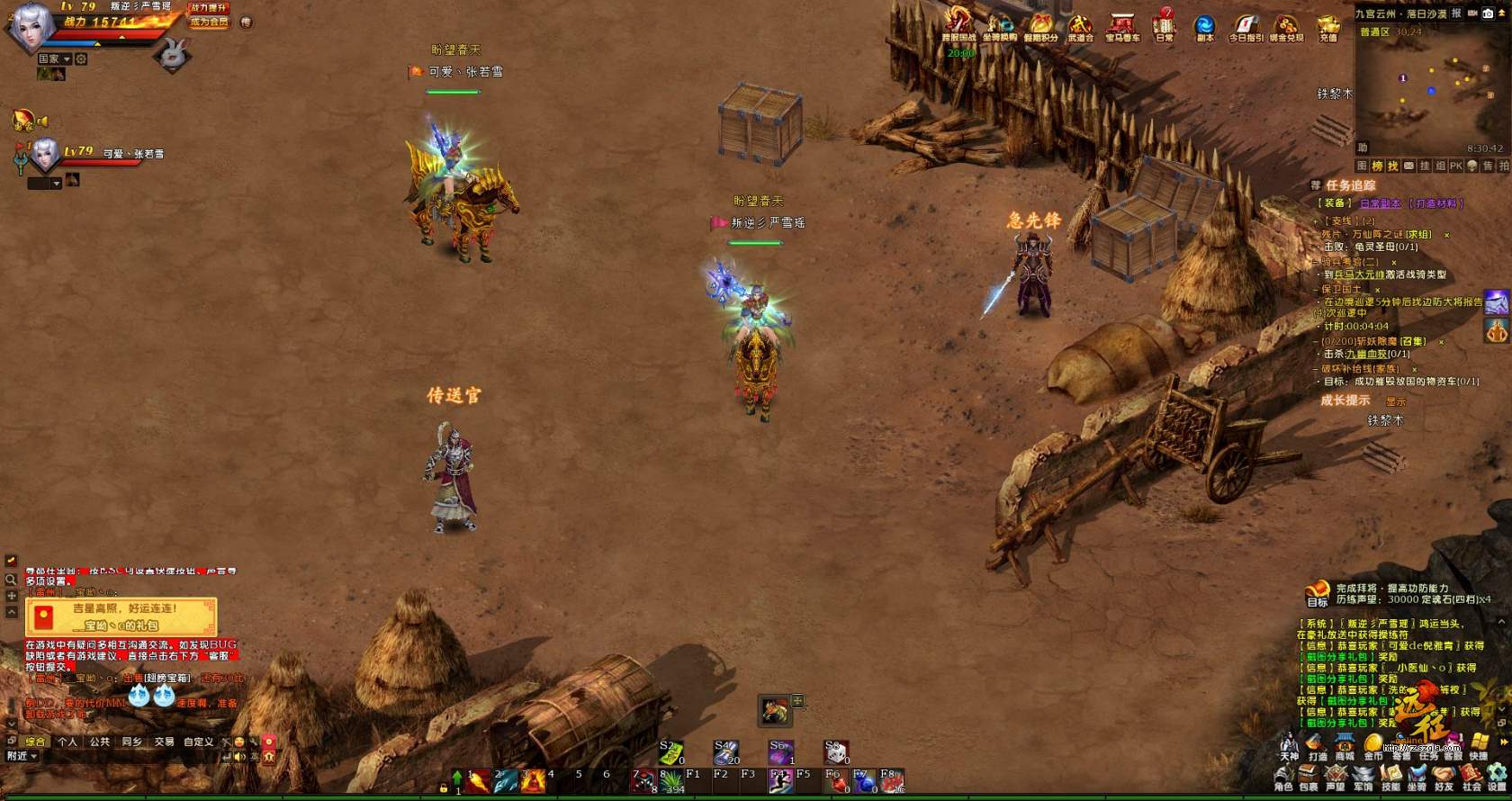This screenshot has width=1512, height=801.
Task: Toggle the PK mode button under minimap
Action: coord(1455,166)
